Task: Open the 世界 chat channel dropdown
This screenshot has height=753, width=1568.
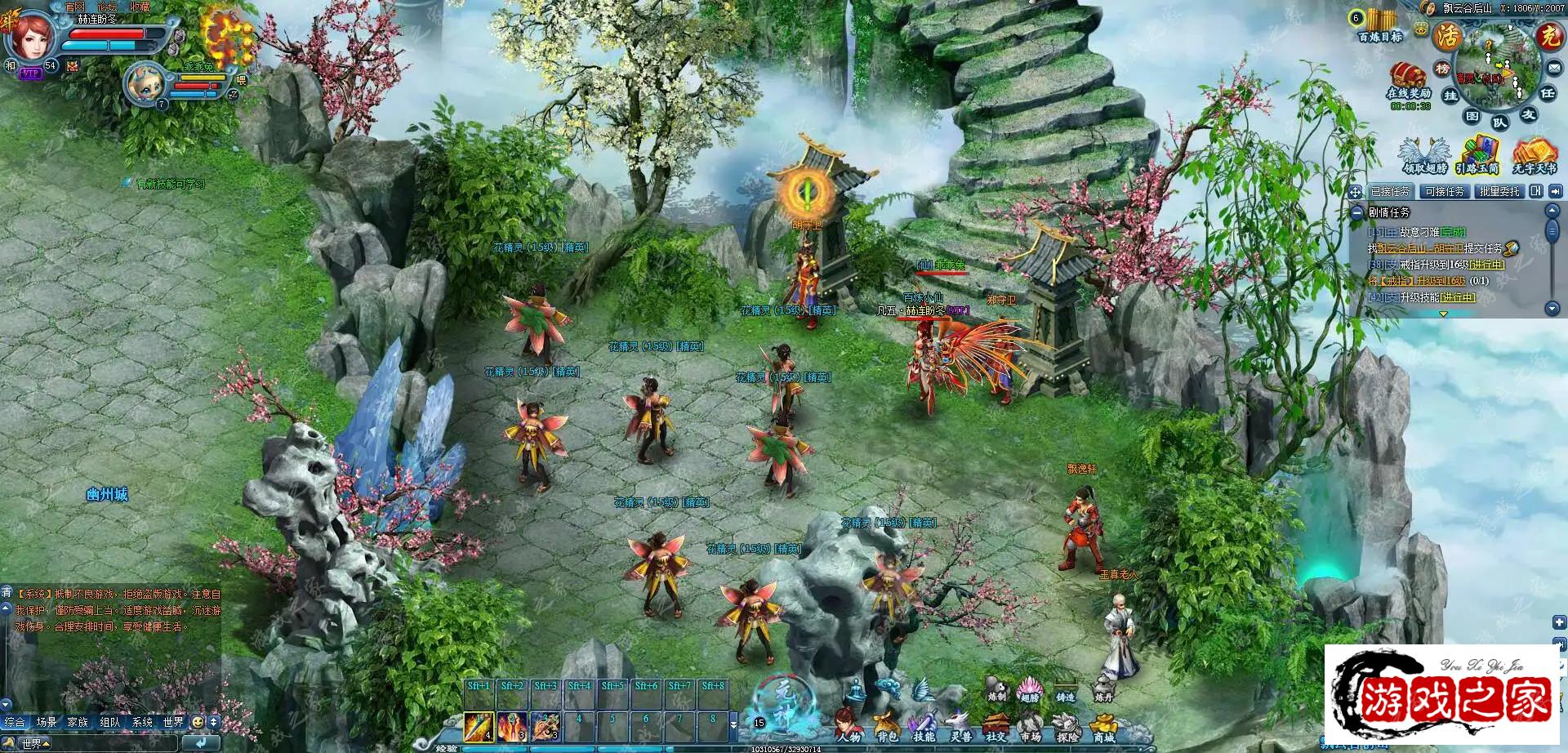Action: click(34, 743)
